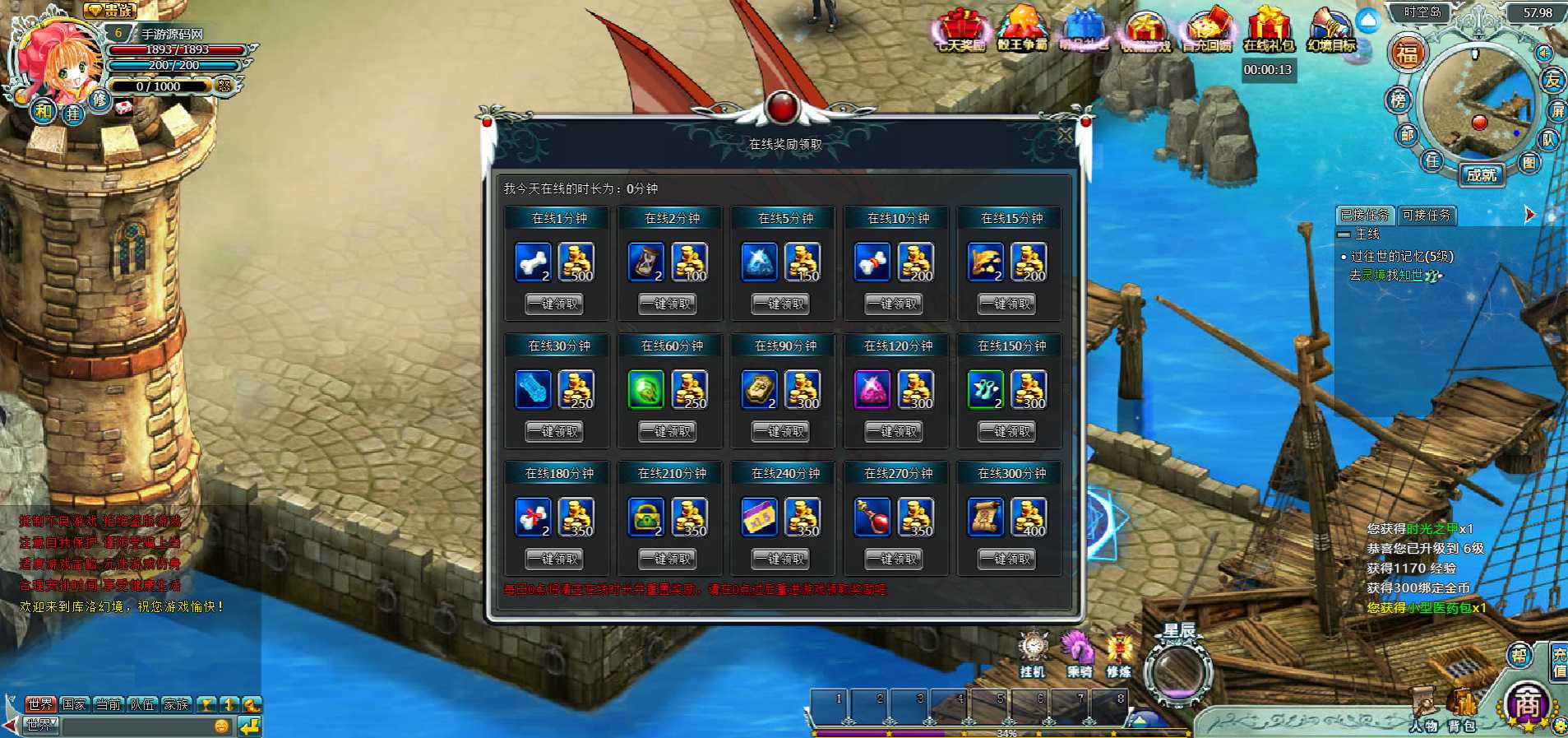The image size is (1568, 738).
Task: Open the 商 shop button
Action: click(x=1527, y=704)
